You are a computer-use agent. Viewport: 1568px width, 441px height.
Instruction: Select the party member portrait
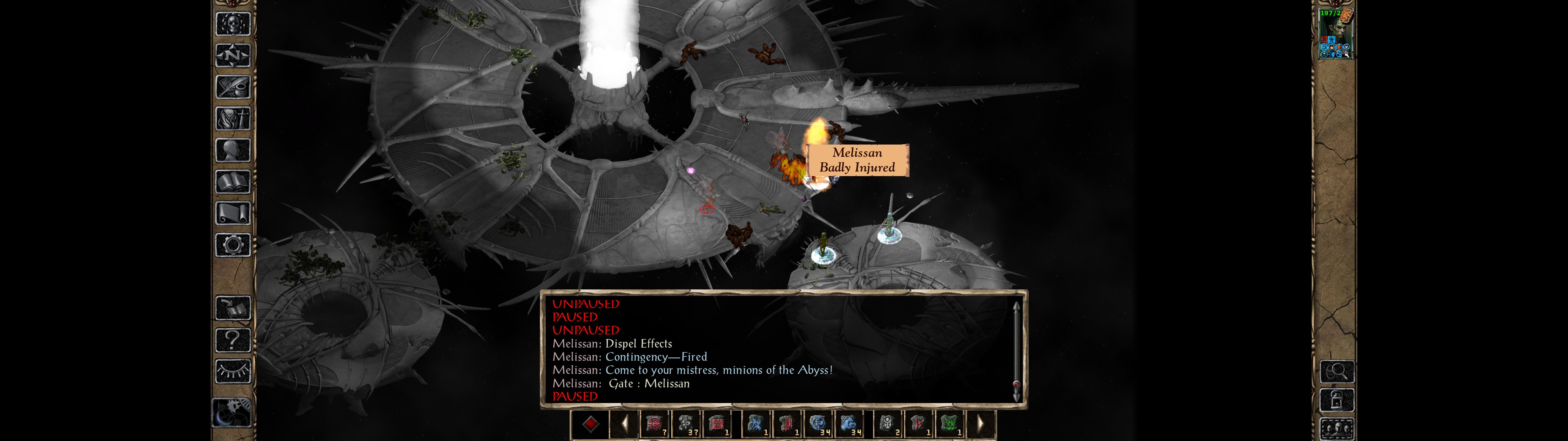coord(1336,34)
